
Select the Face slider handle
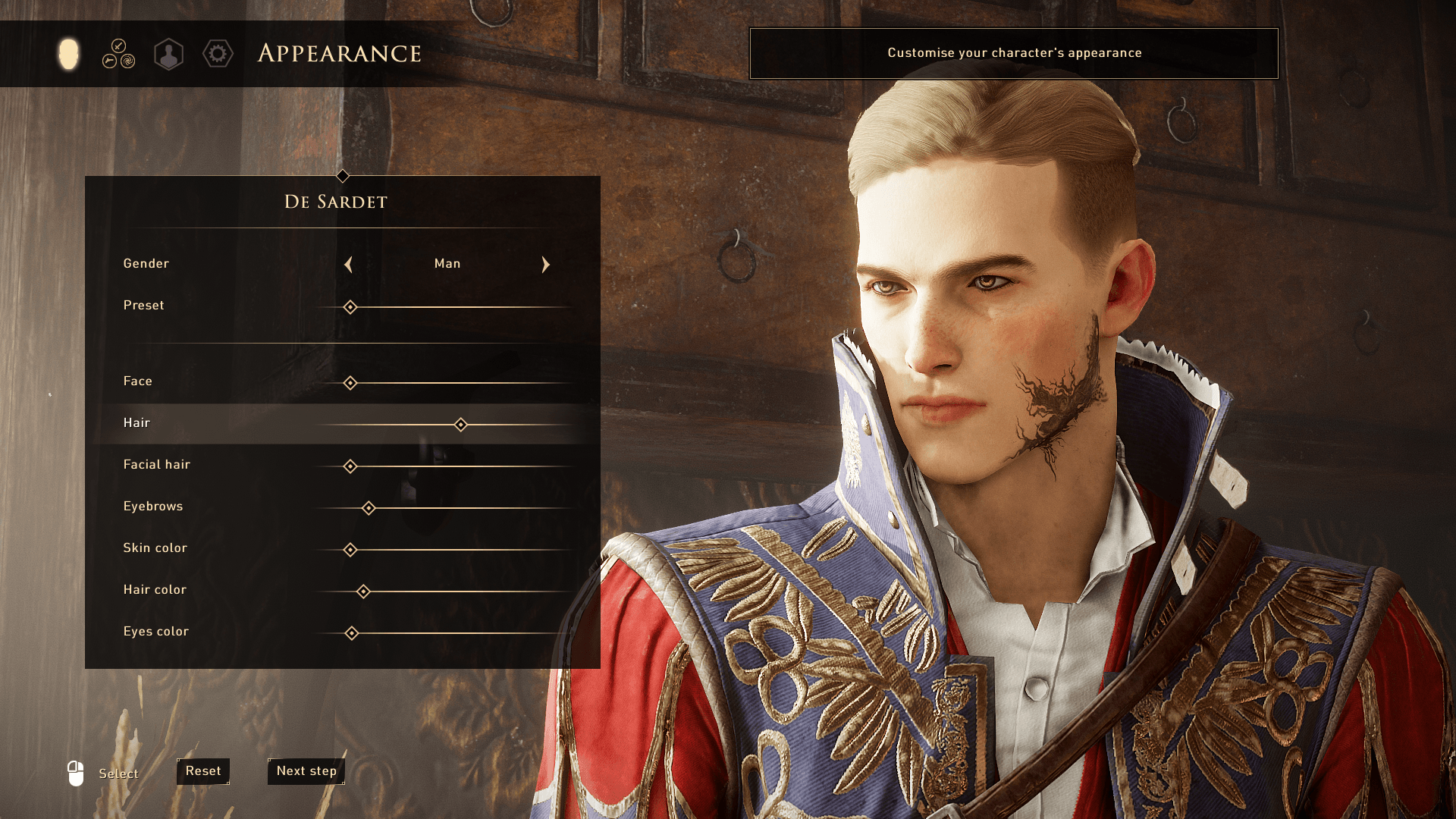pos(350,383)
